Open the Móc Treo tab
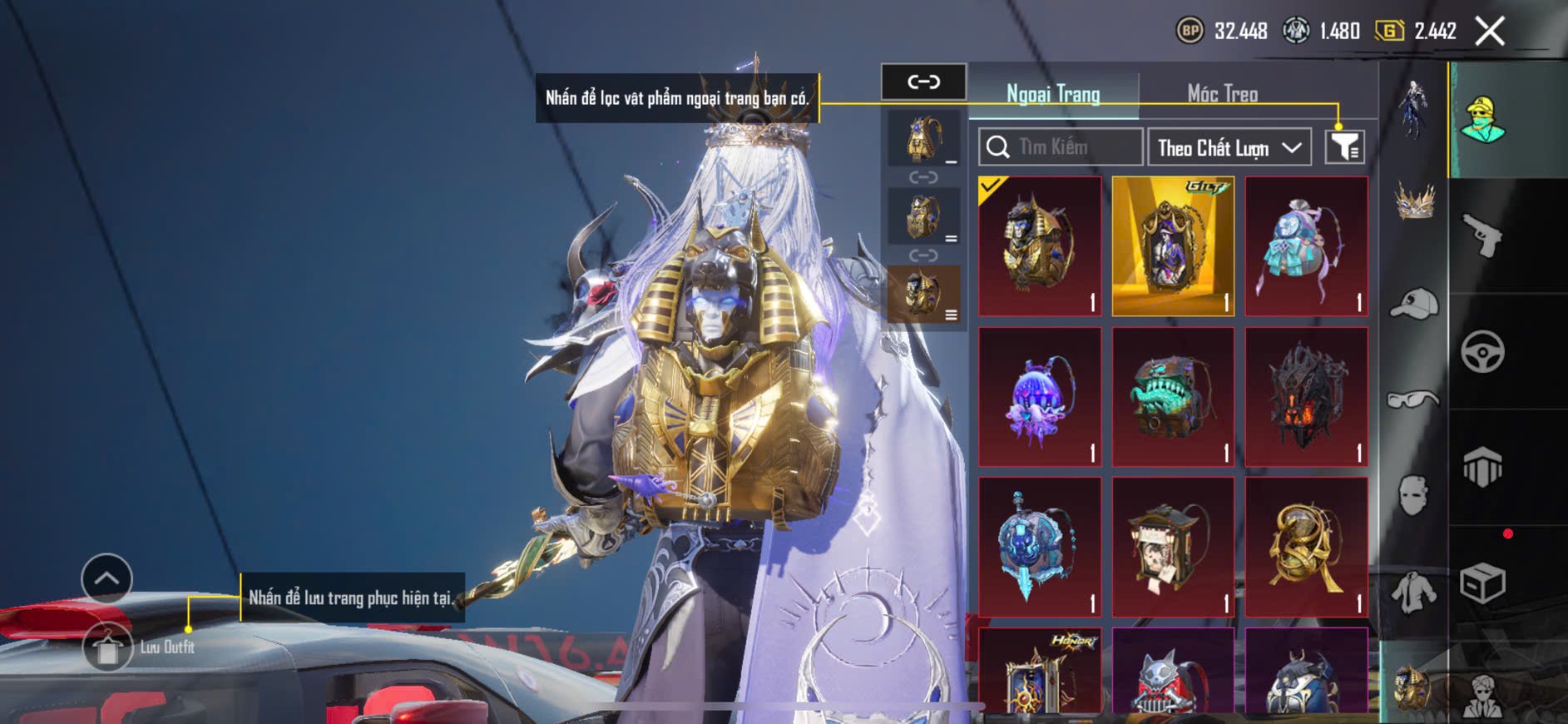 pos(1222,94)
